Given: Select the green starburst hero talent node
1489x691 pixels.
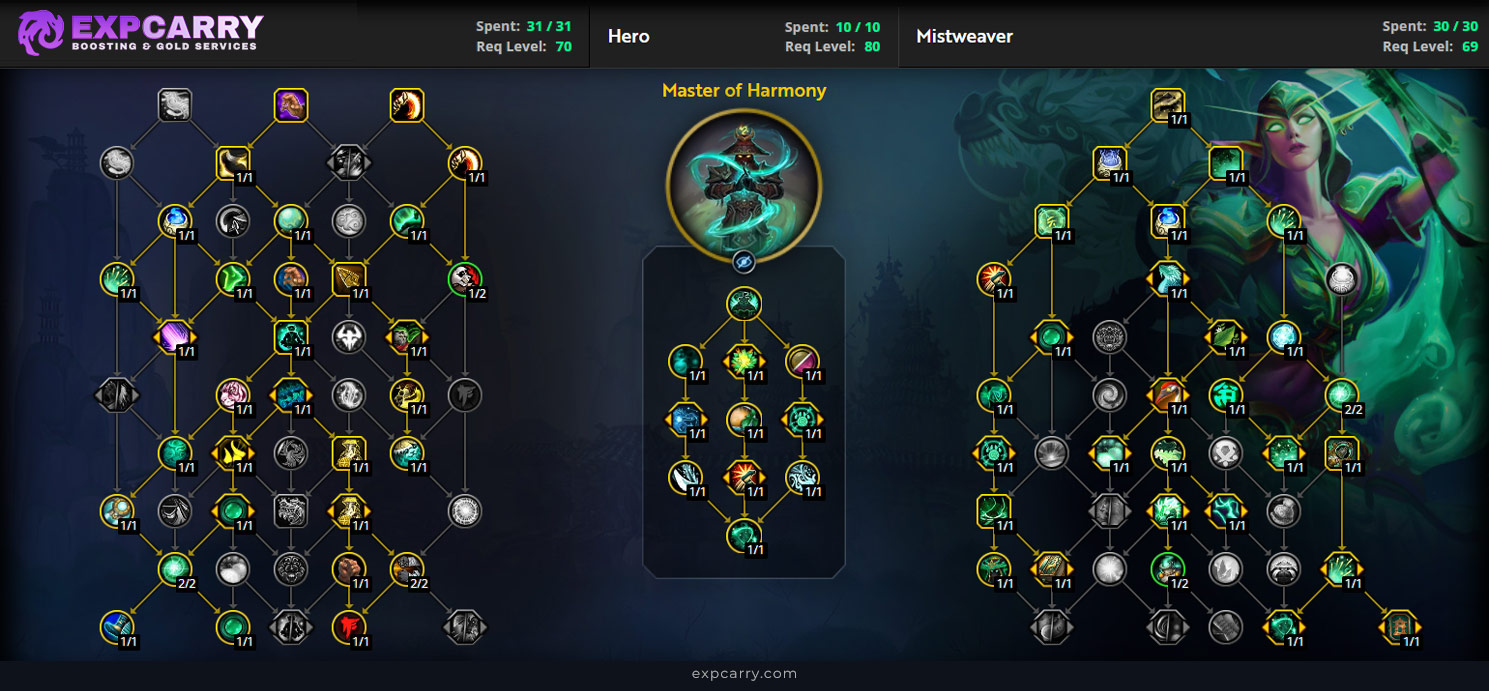Looking at the screenshot, I should coord(743,361).
